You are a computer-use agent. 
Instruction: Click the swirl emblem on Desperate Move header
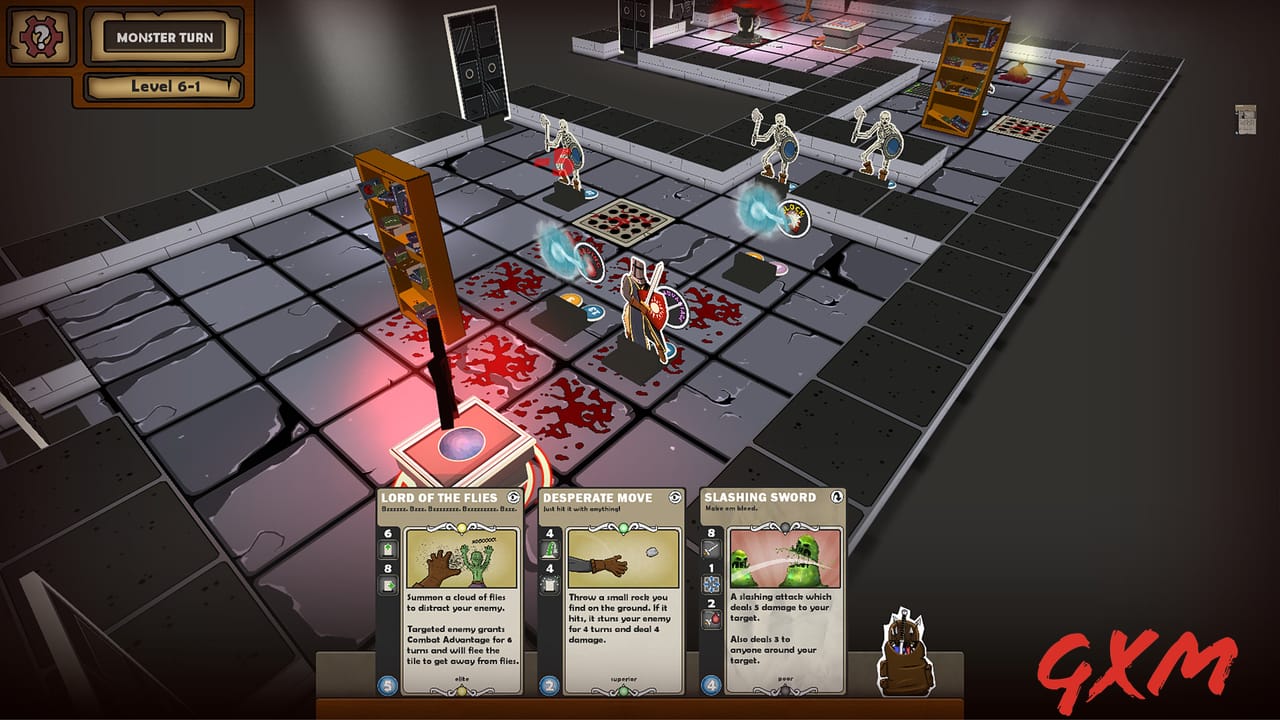click(x=674, y=498)
